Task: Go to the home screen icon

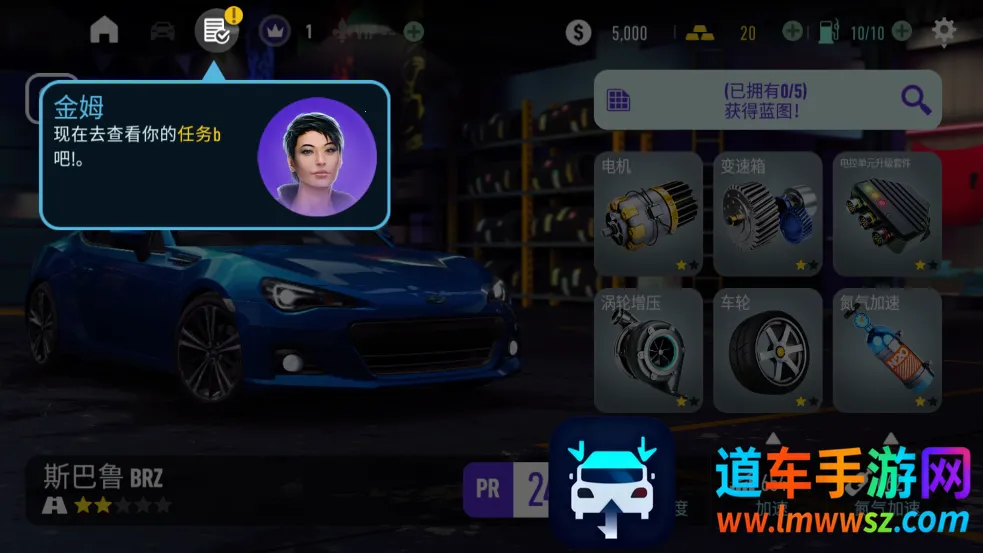Action: click(104, 30)
